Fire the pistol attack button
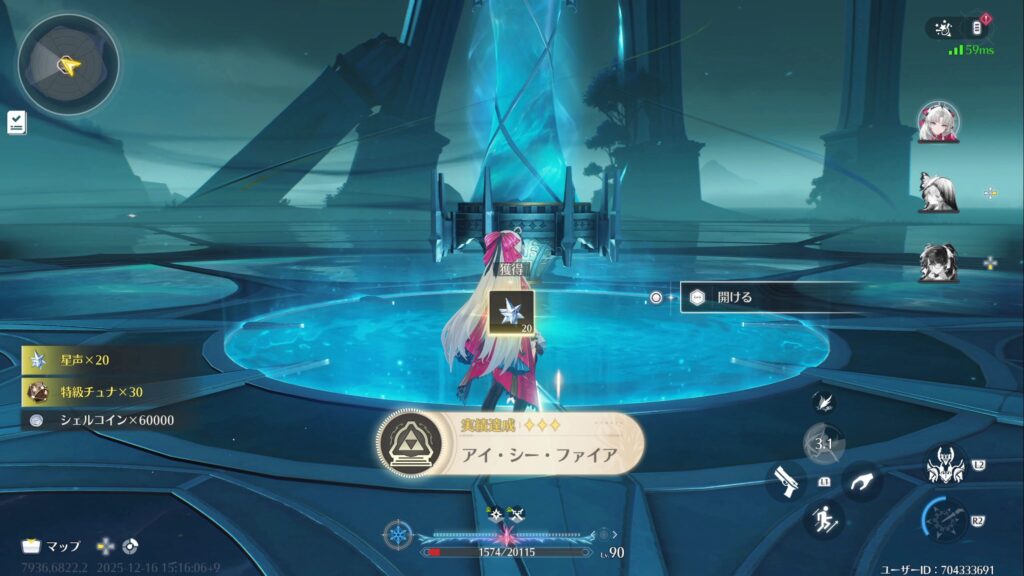 (787, 482)
